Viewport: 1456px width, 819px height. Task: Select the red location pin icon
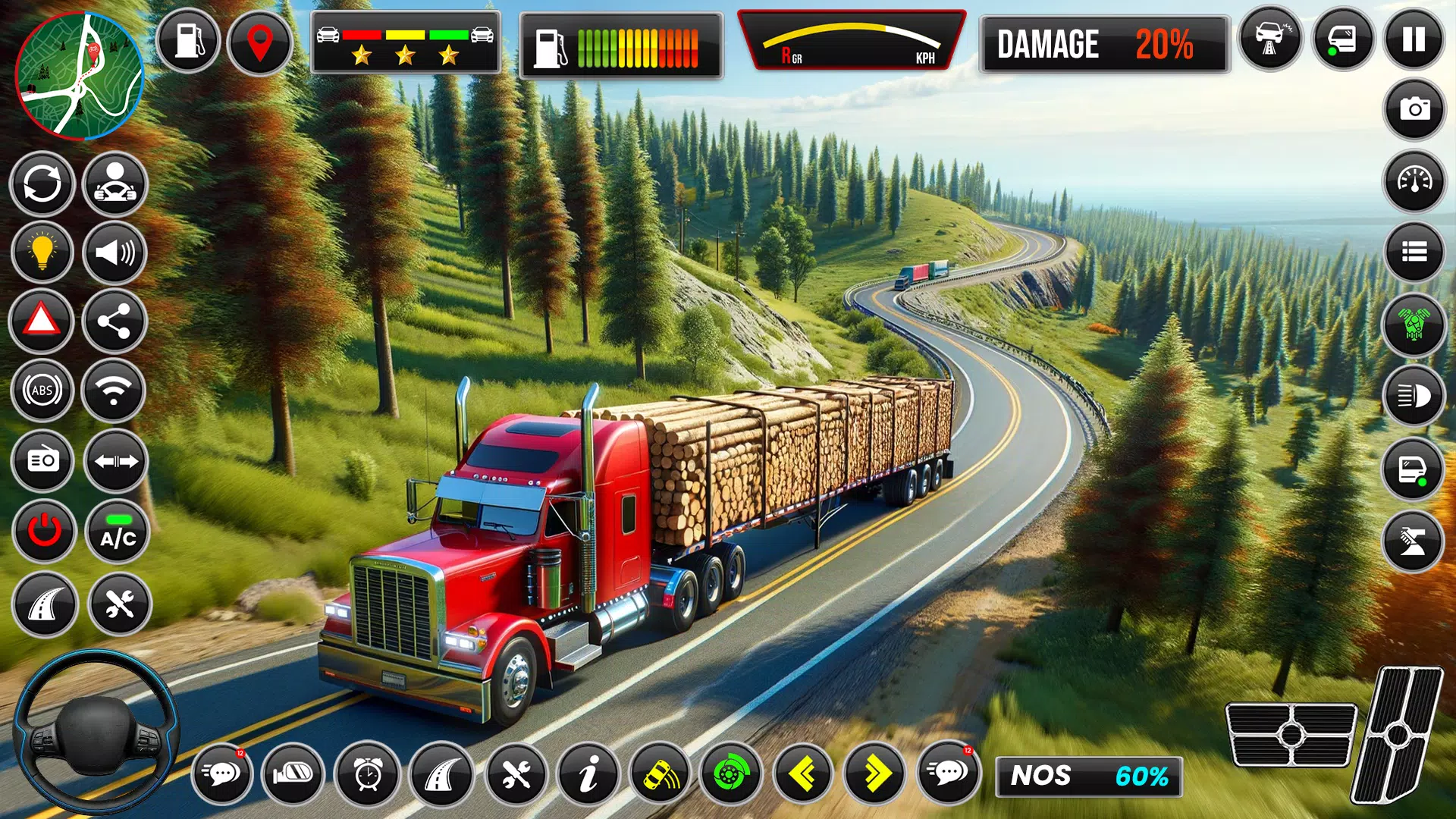coord(260,42)
